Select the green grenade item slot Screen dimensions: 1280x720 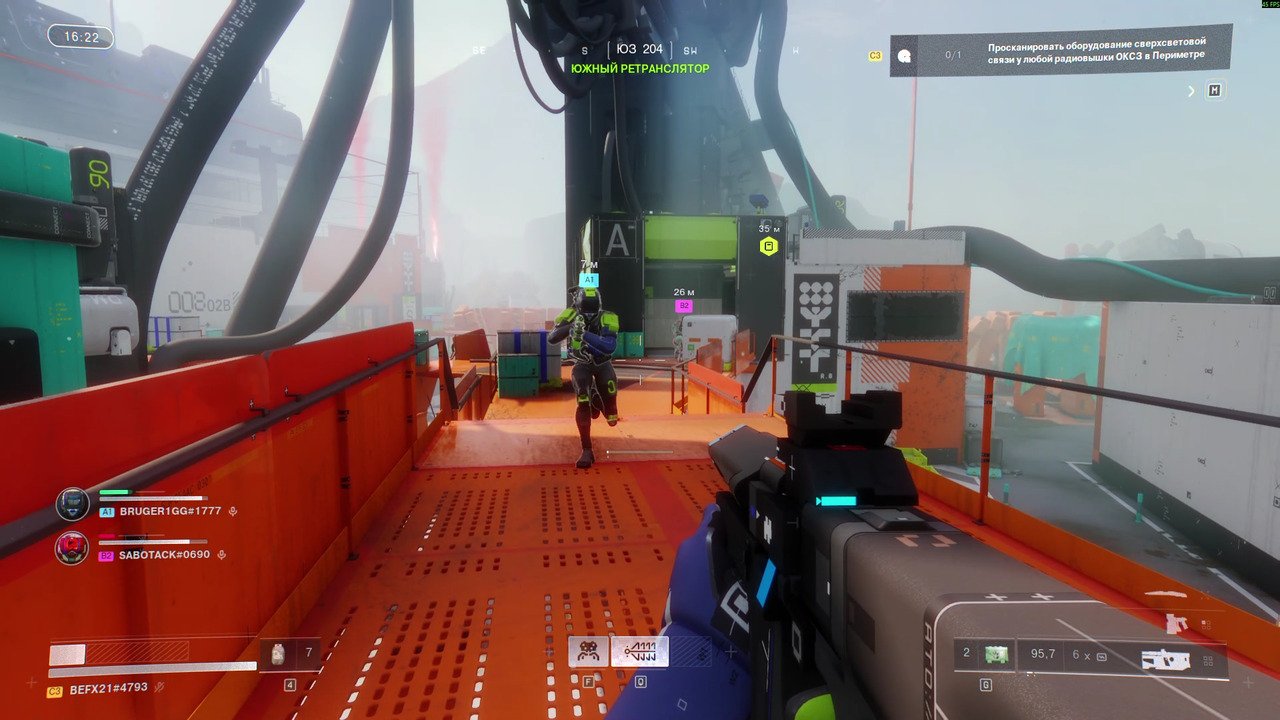pyautogui.click(x=994, y=655)
